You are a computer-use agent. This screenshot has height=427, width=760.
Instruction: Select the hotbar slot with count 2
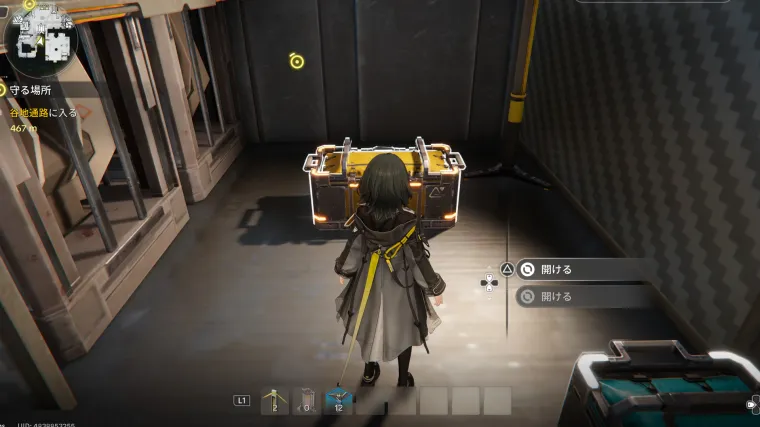point(274,400)
